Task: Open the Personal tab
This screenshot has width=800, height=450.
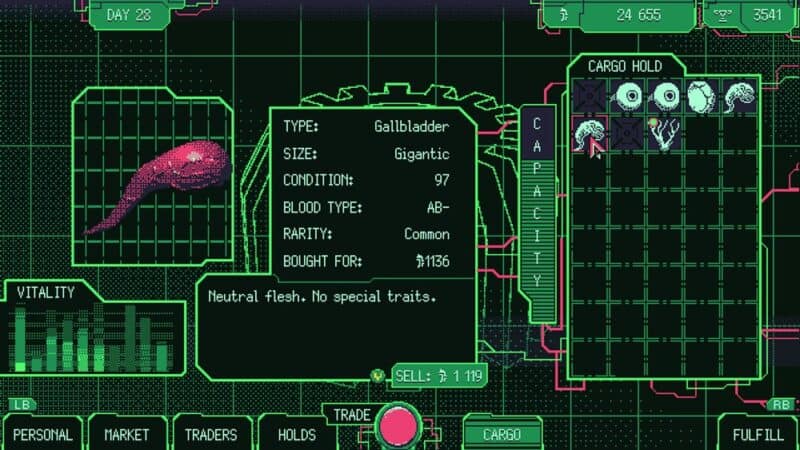Action: click(x=43, y=434)
